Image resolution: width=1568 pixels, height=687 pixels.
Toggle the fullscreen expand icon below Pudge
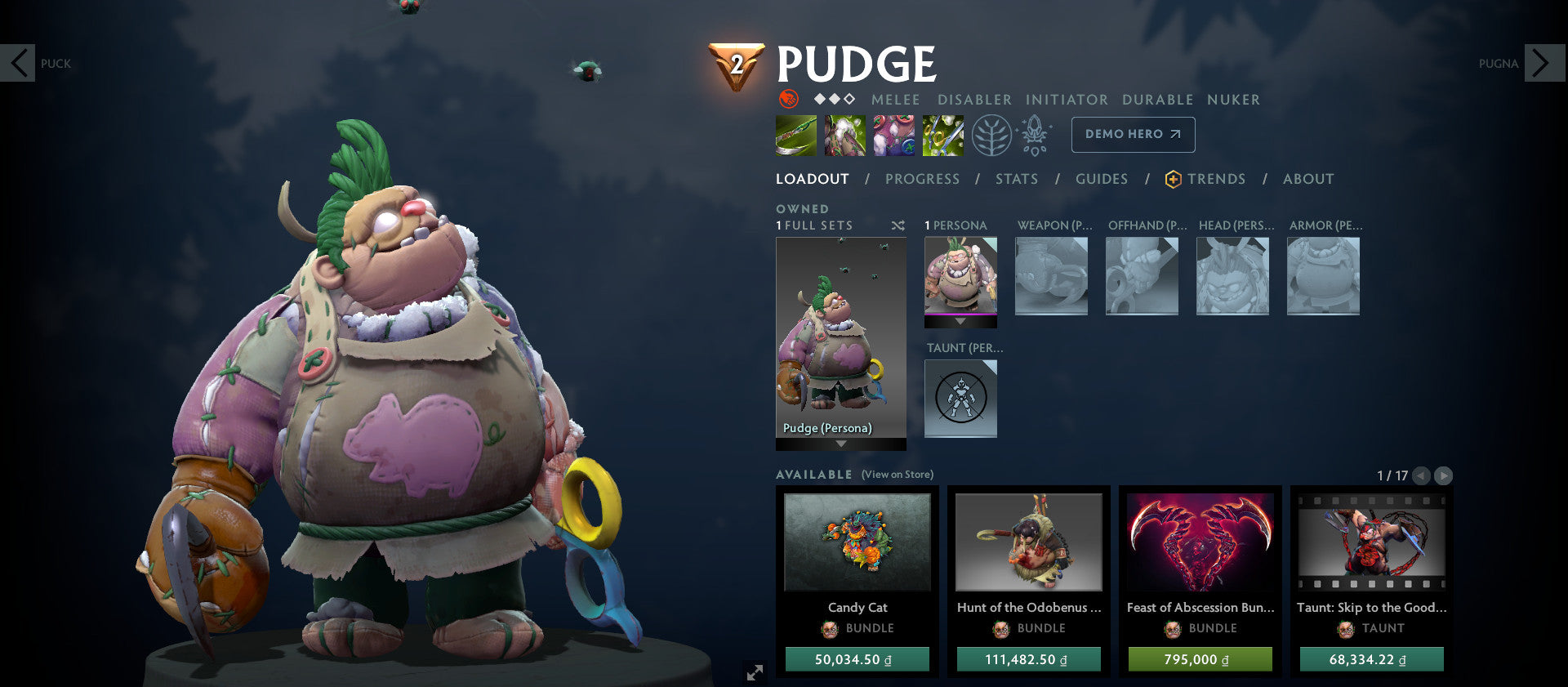click(754, 673)
